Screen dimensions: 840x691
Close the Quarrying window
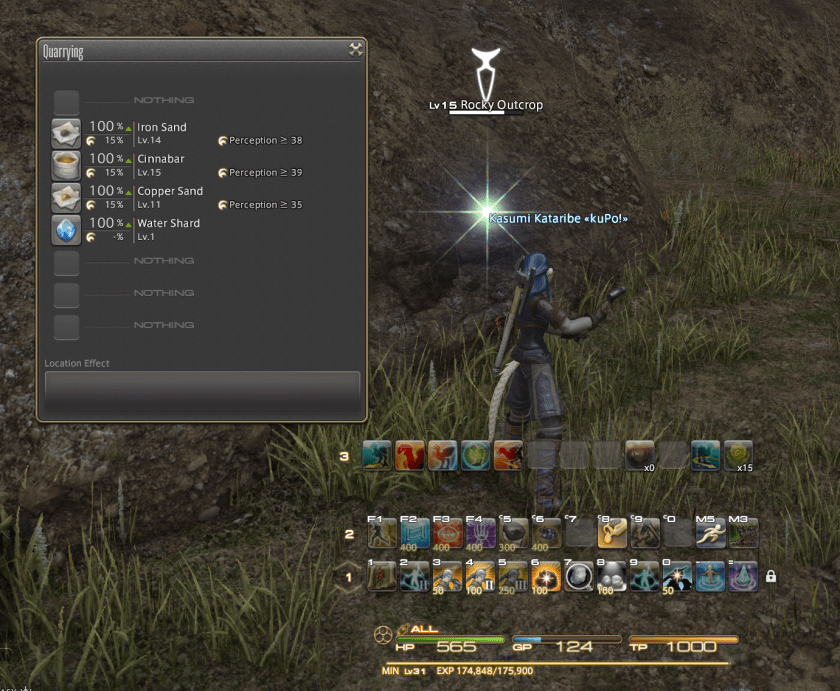point(355,50)
